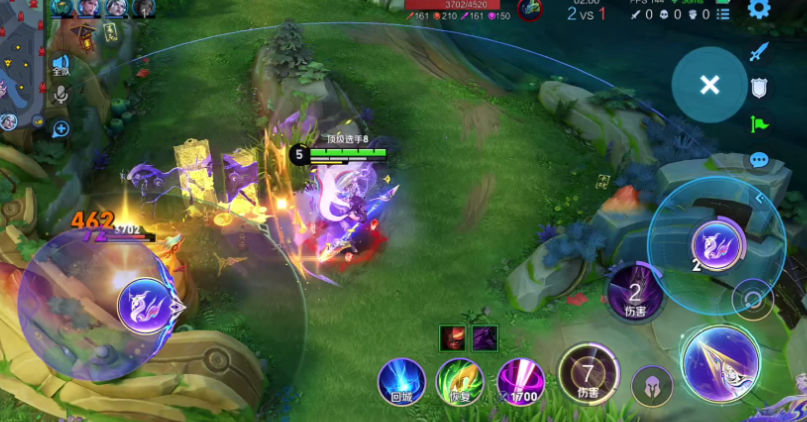Screen dimensions: 807x422
Task: Send the sword attack signal
Action: click(x=759, y=52)
